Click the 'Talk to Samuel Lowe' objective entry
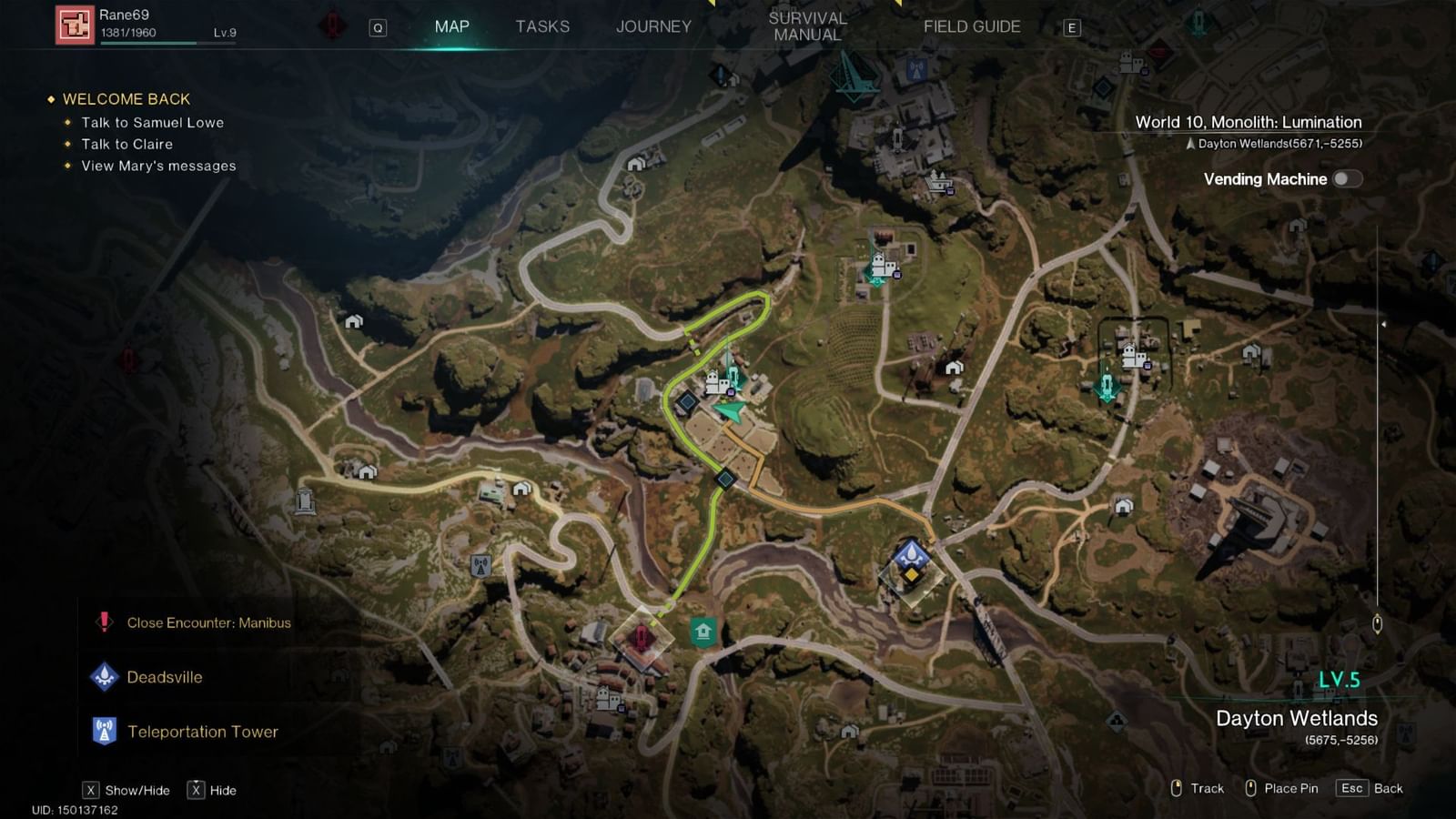This screenshot has width=1456, height=819. pos(151,122)
